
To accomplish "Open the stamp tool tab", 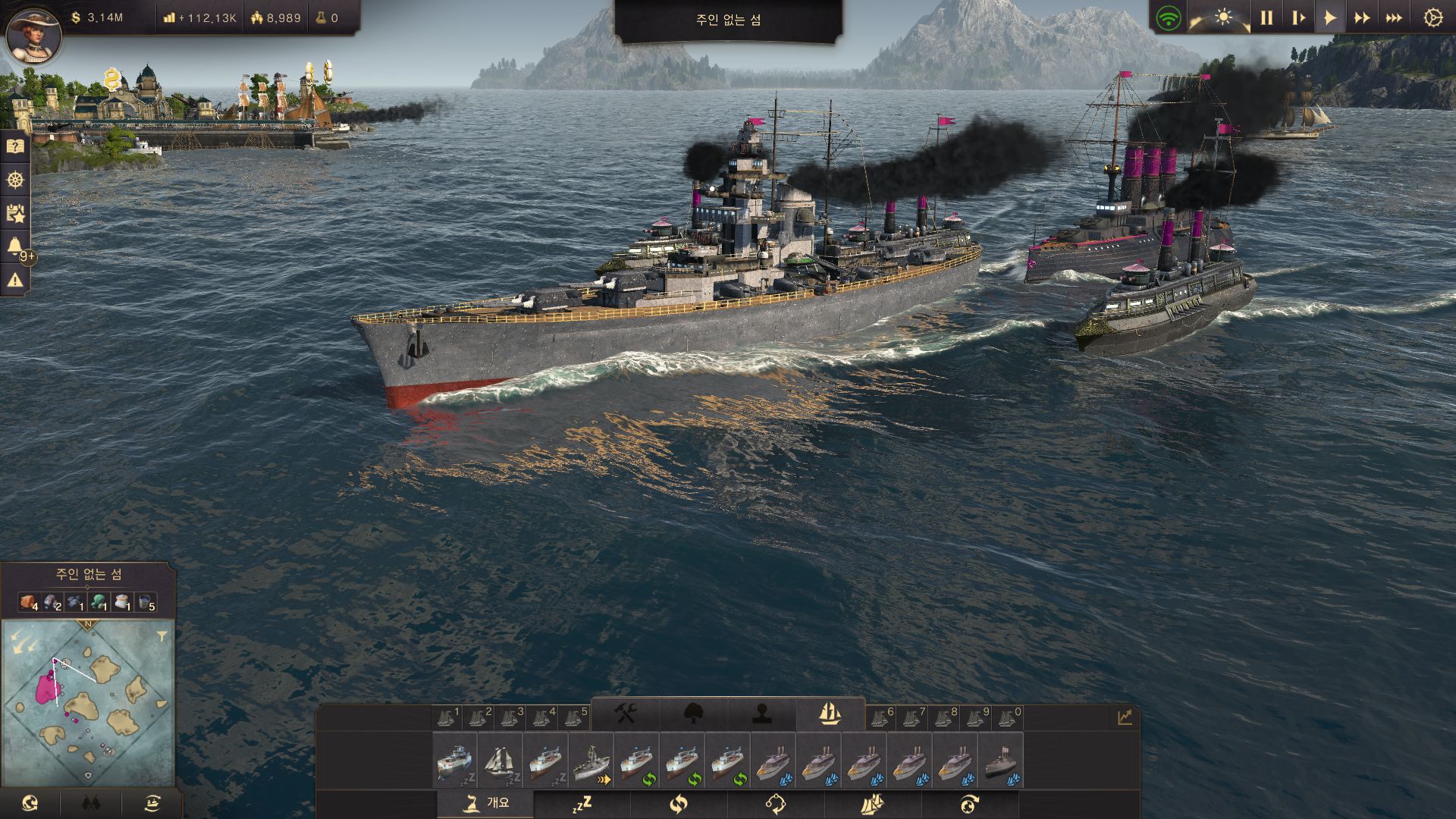I will click(x=761, y=714).
